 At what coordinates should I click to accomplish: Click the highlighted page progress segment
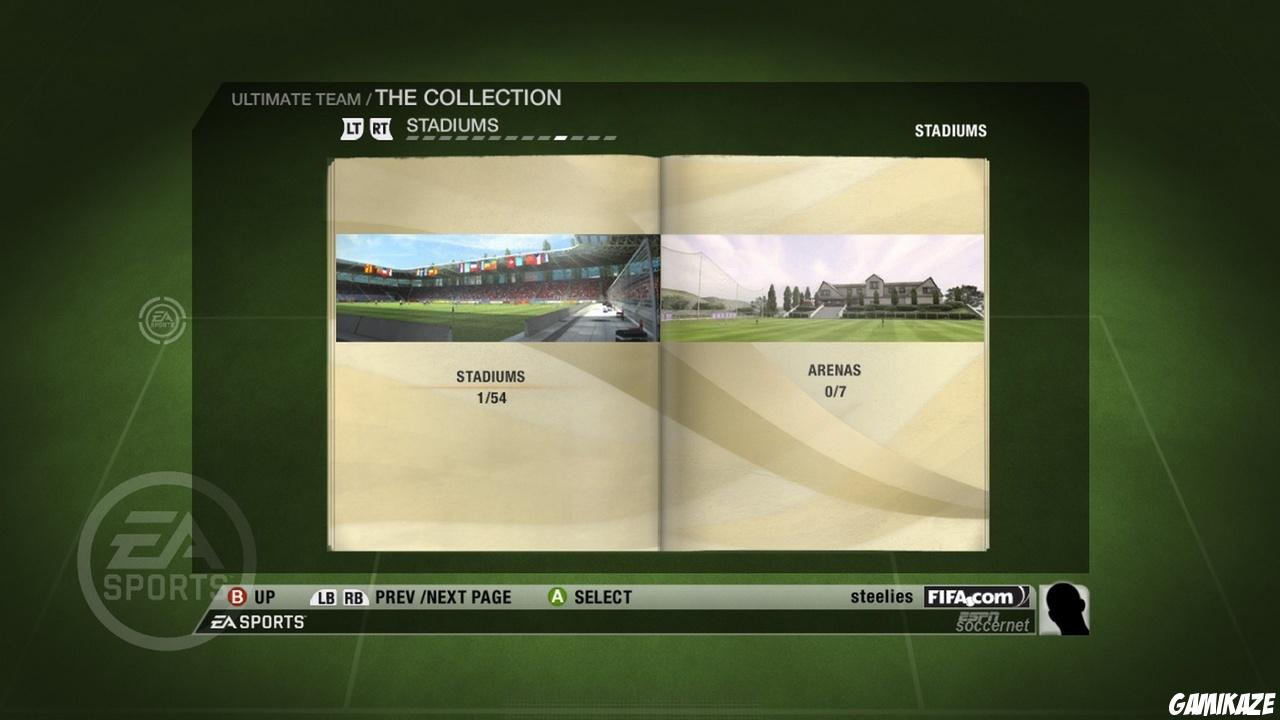(559, 136)
